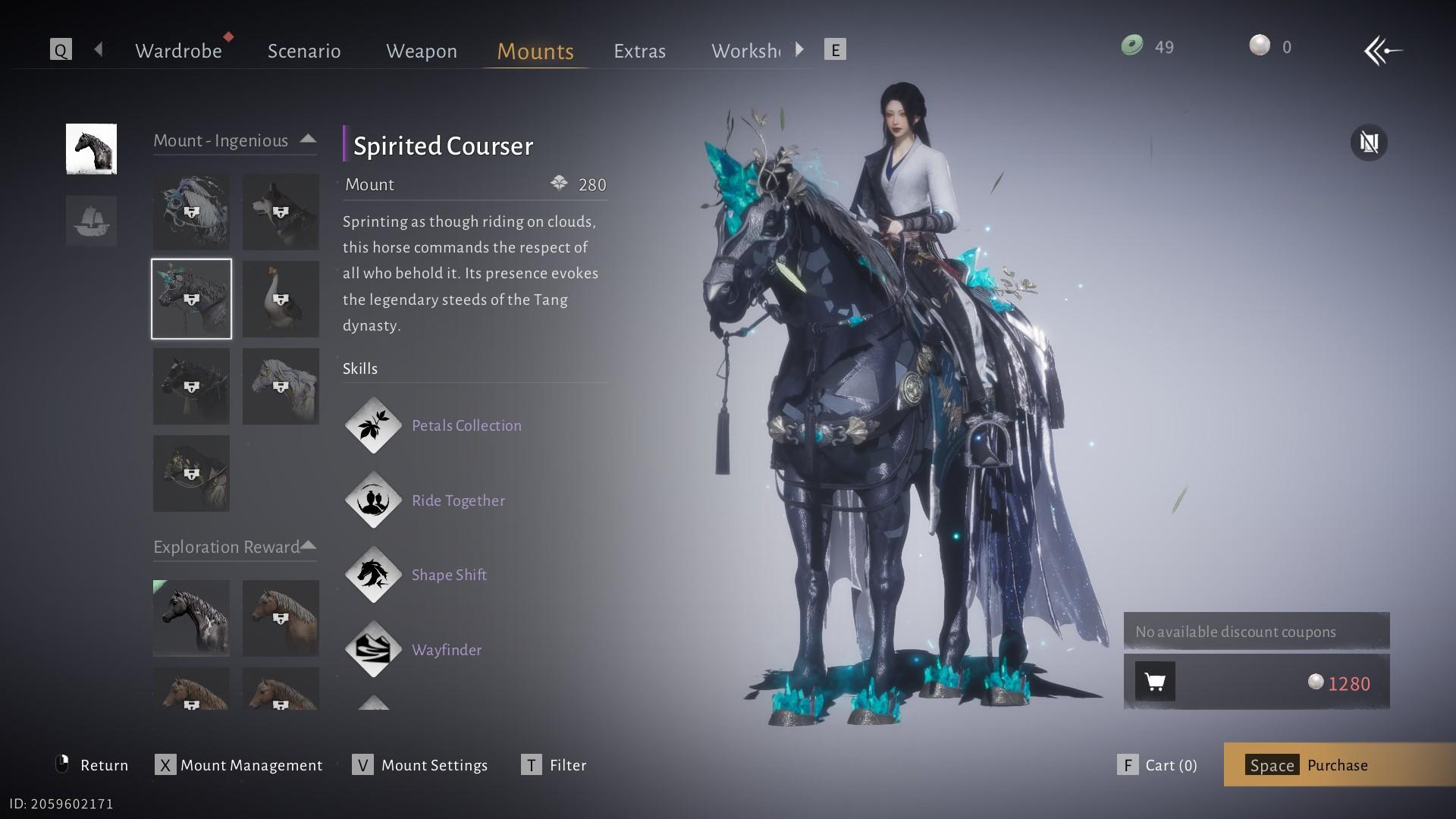The width and height of the screenshot is (1456, 819).
Task: Switch to the Wardrobe tab
Action: pyautogui.click(x=178, y=51)
